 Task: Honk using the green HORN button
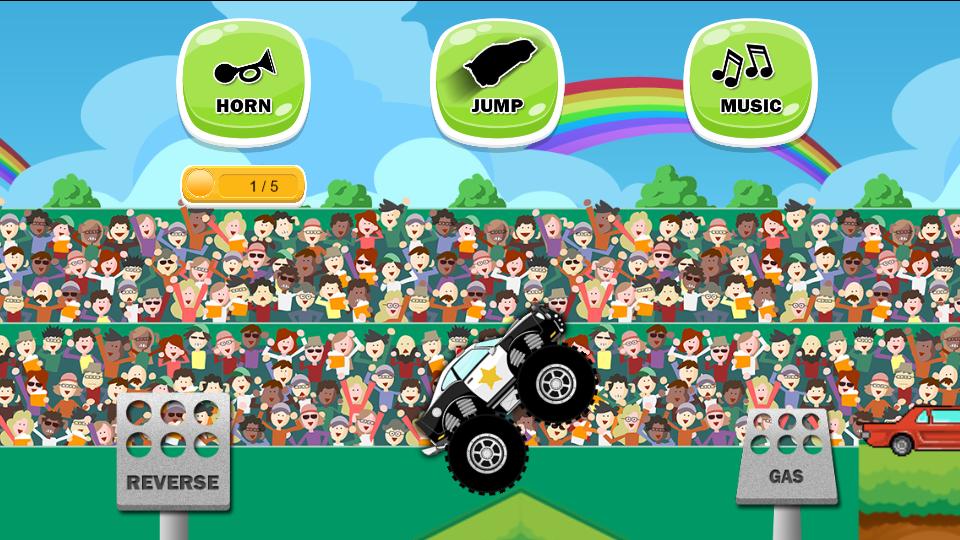point(243,82)
